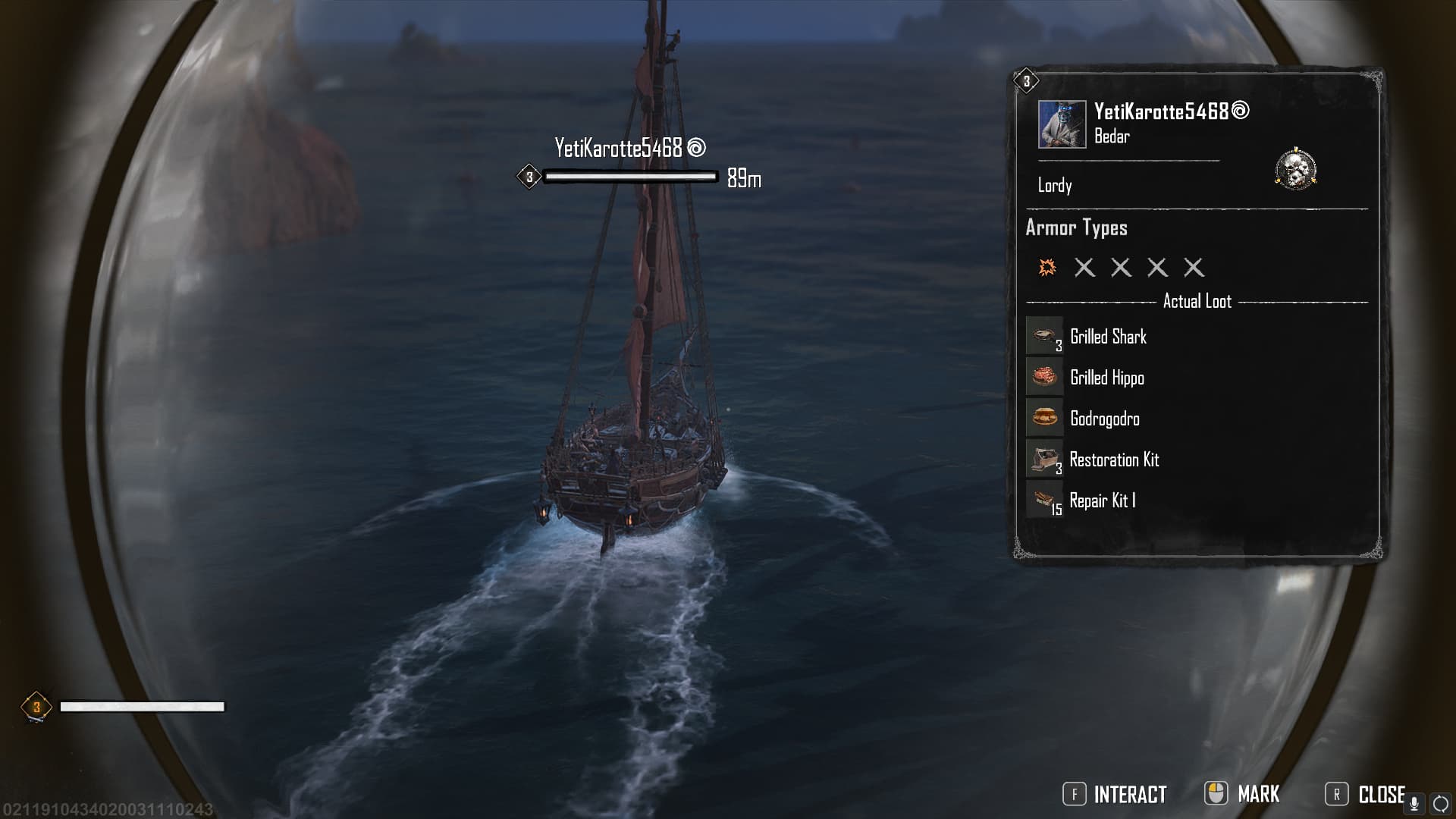Interact with the targeted ship

pos(1115,794)
